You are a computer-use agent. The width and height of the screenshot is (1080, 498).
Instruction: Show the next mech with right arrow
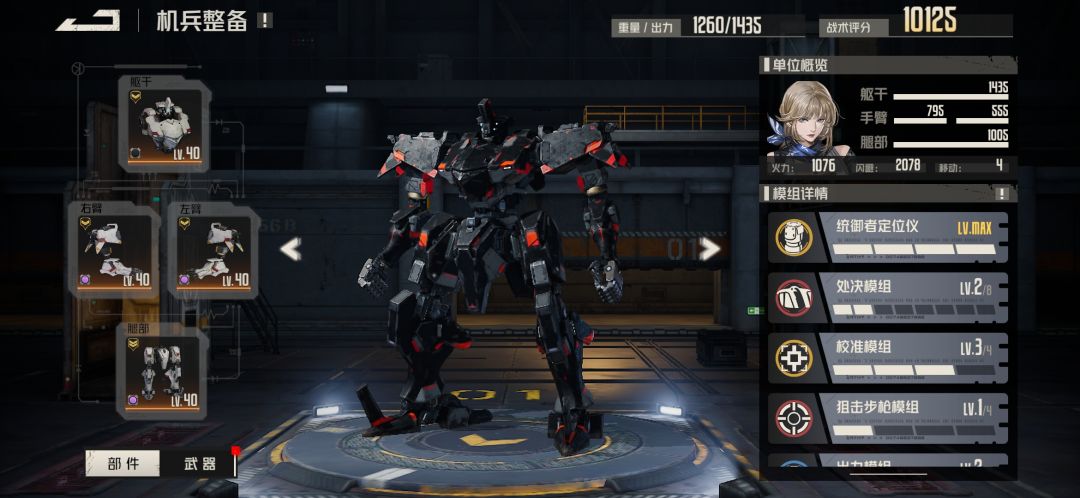(710, 248)
